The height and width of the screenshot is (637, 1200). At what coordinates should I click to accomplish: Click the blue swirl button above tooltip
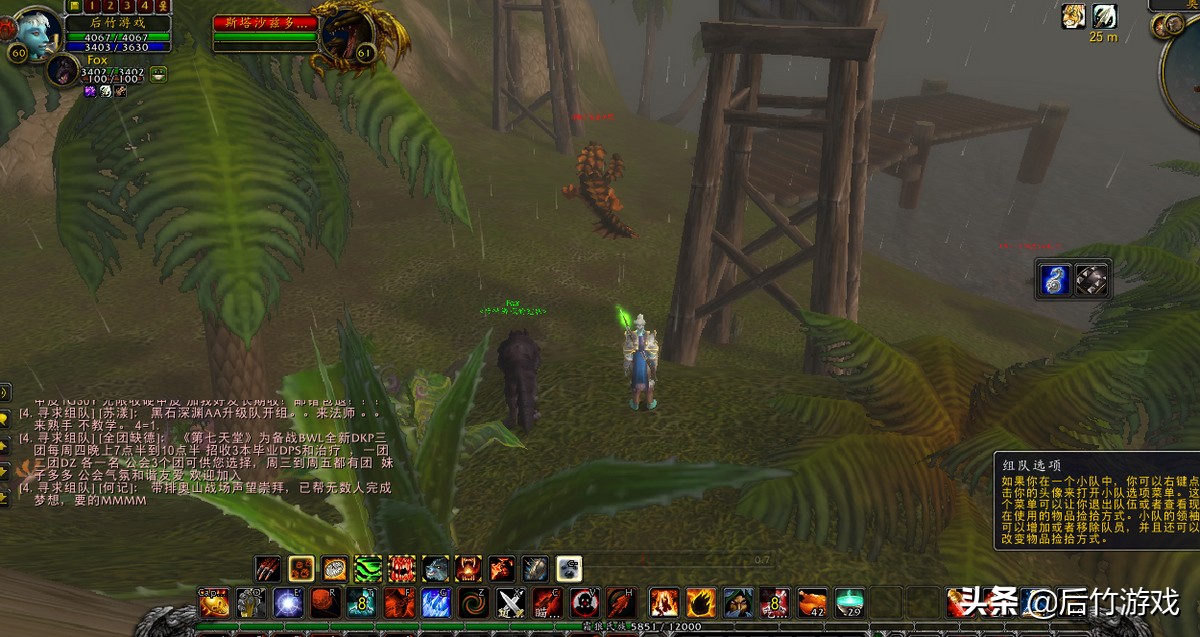pos(1054,279)
